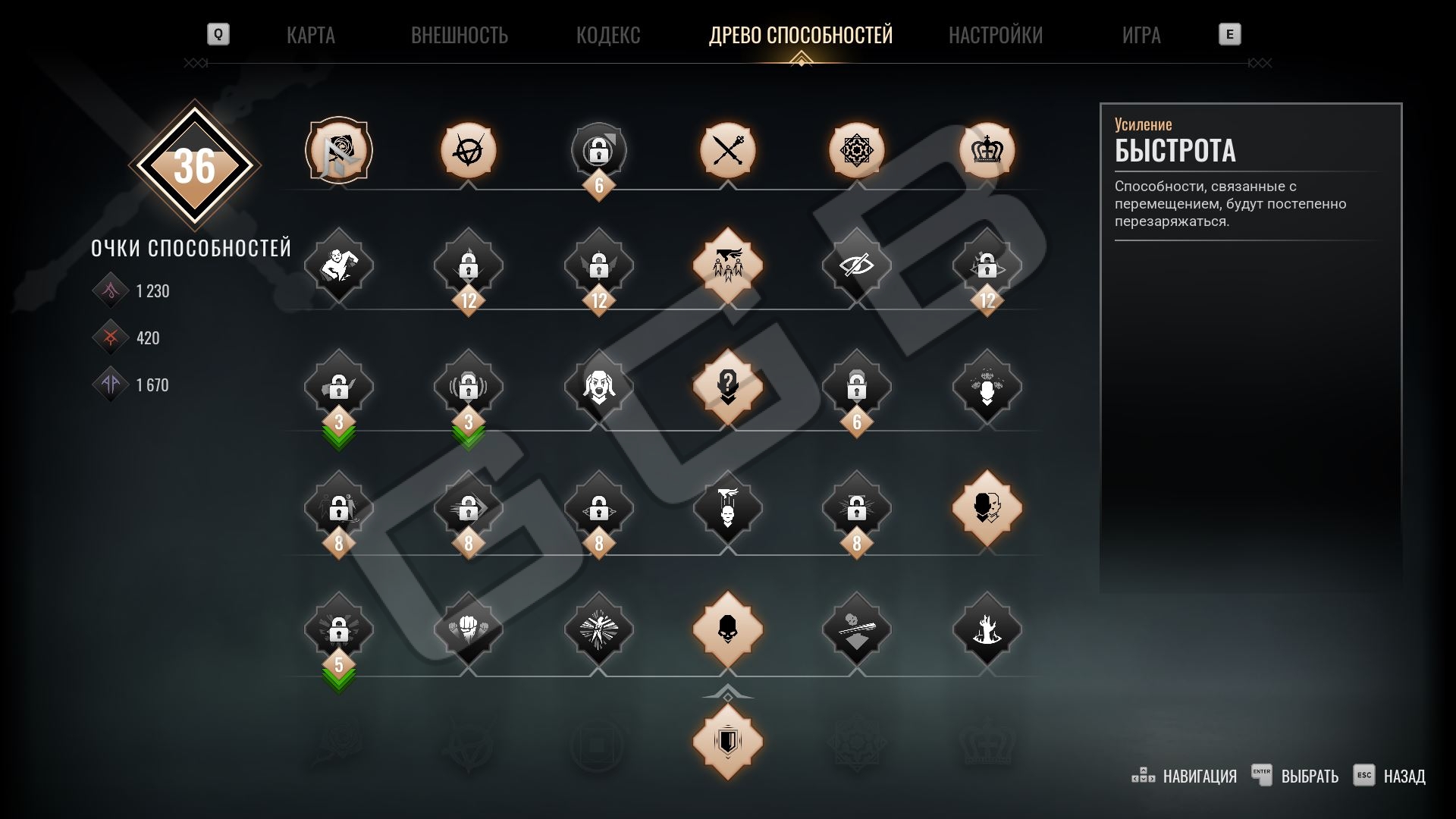Screen dimensions: 1456x819
Task: Select the shield ability node
Action: (x=727, y=741)
